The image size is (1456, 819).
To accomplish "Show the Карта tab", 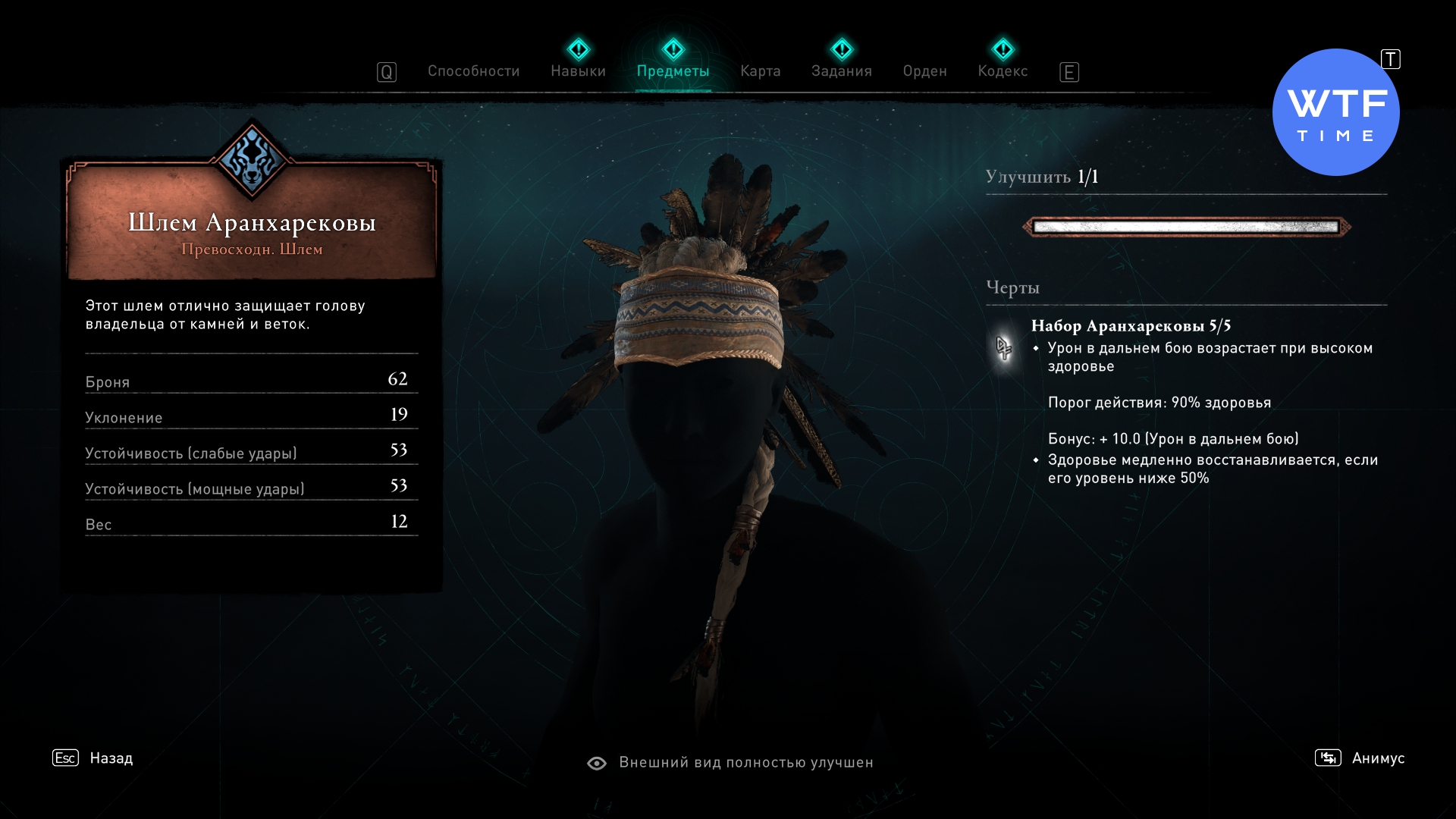I will [760, 71].
